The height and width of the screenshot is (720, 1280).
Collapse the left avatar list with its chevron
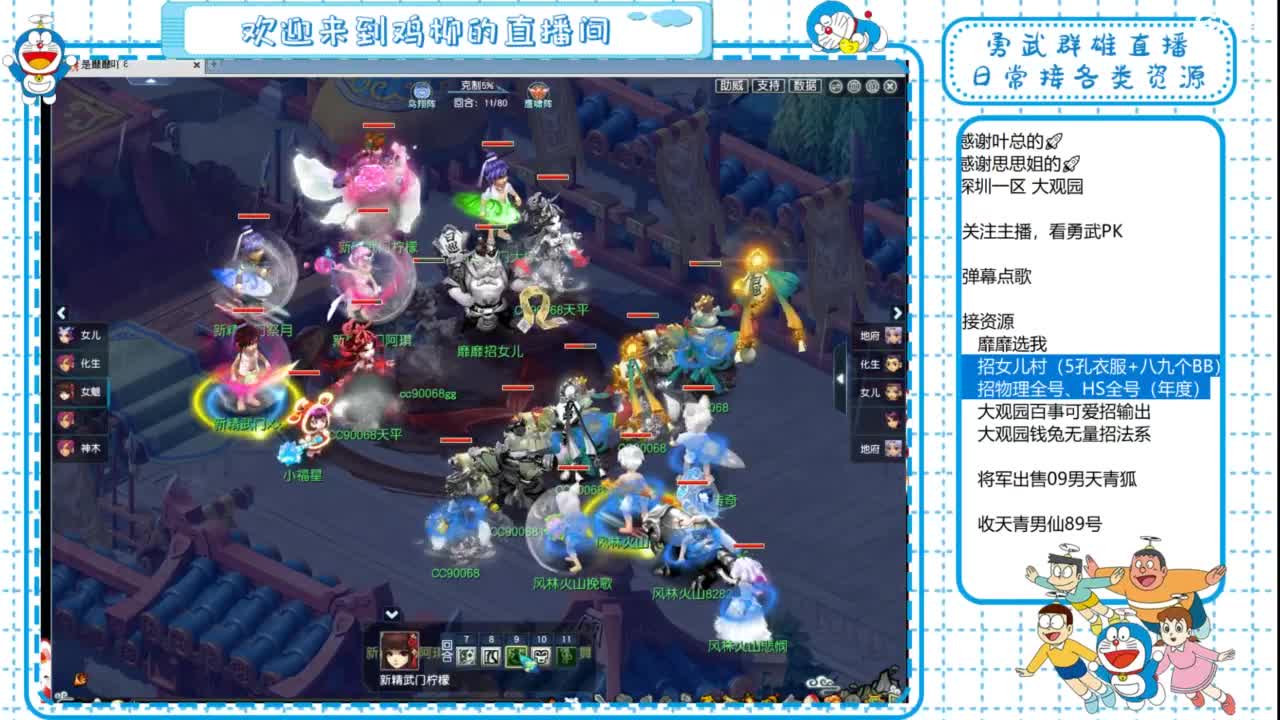tap(62, 311)
